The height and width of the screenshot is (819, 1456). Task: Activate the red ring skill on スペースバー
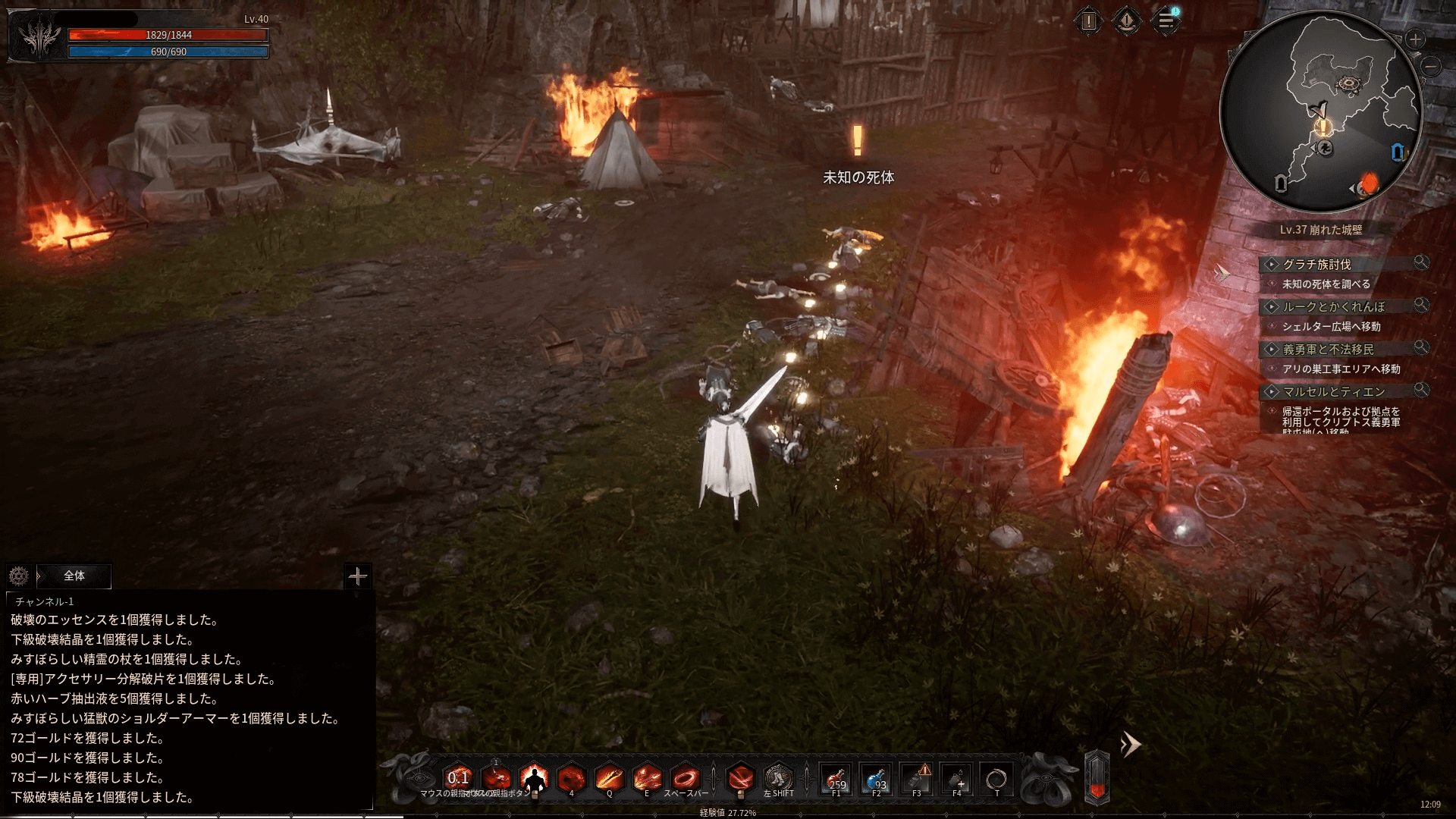click(685, 779)
